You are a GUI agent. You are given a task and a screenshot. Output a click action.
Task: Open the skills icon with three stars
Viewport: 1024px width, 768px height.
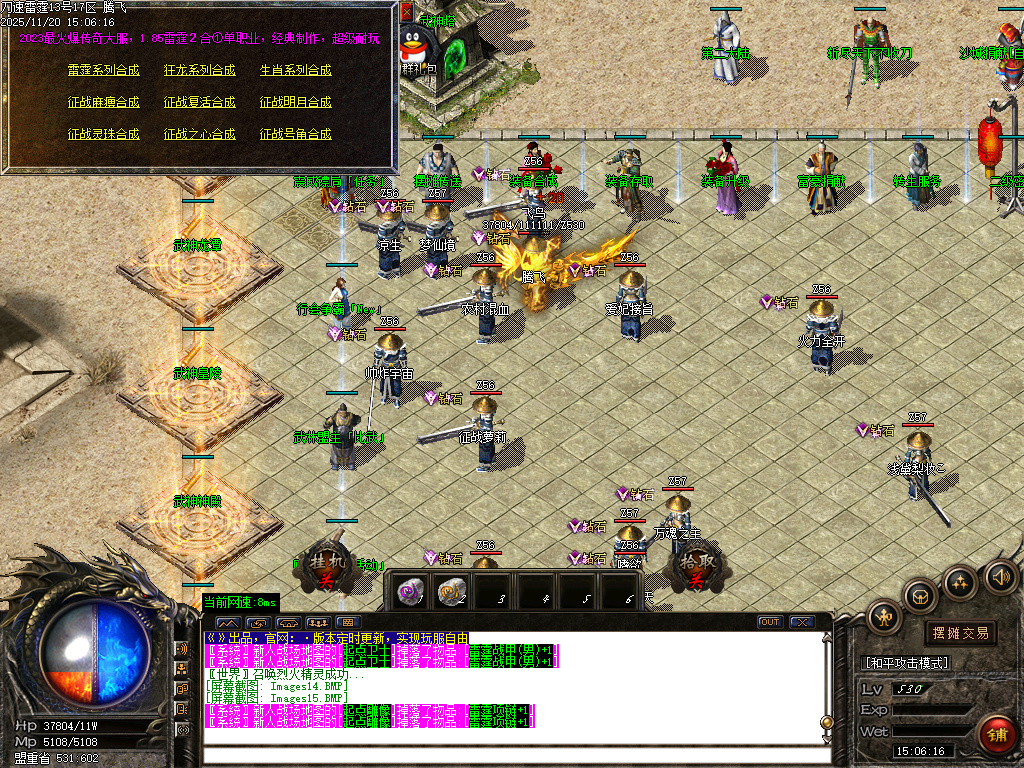[960, 582]
